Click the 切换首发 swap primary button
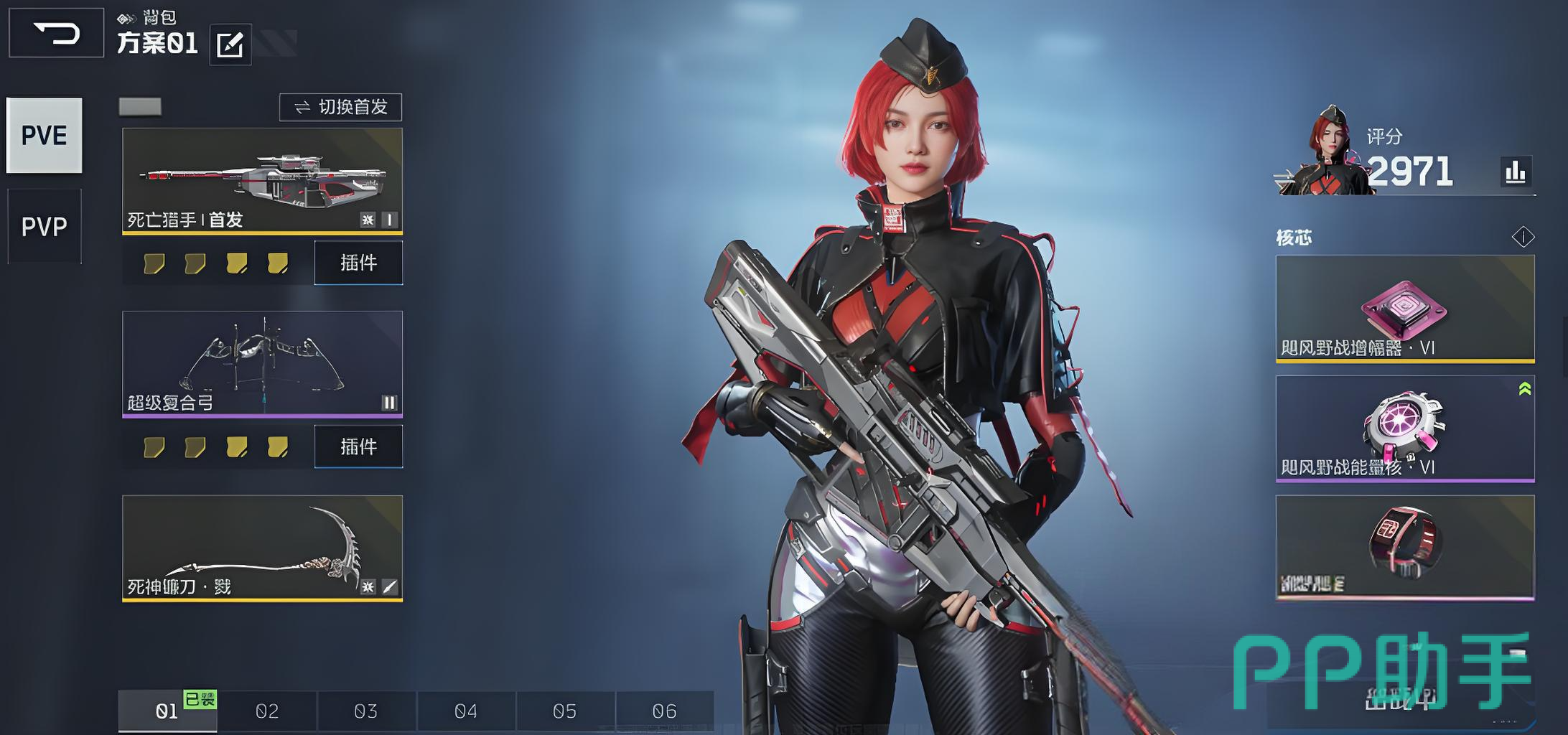The height and width of the screenshot is (735, 1568). 340,107
